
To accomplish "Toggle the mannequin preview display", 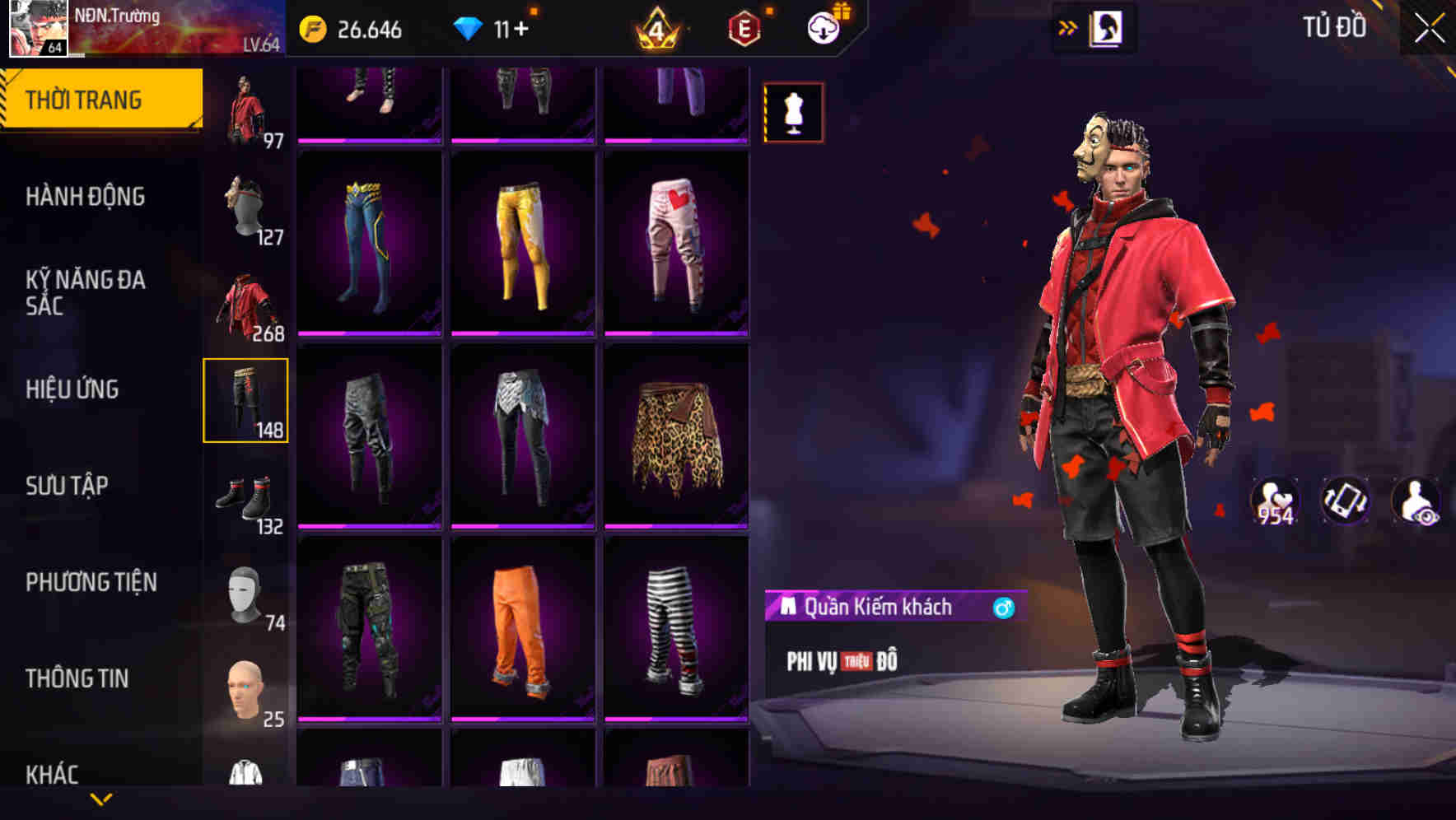I will tap(793, 113).
